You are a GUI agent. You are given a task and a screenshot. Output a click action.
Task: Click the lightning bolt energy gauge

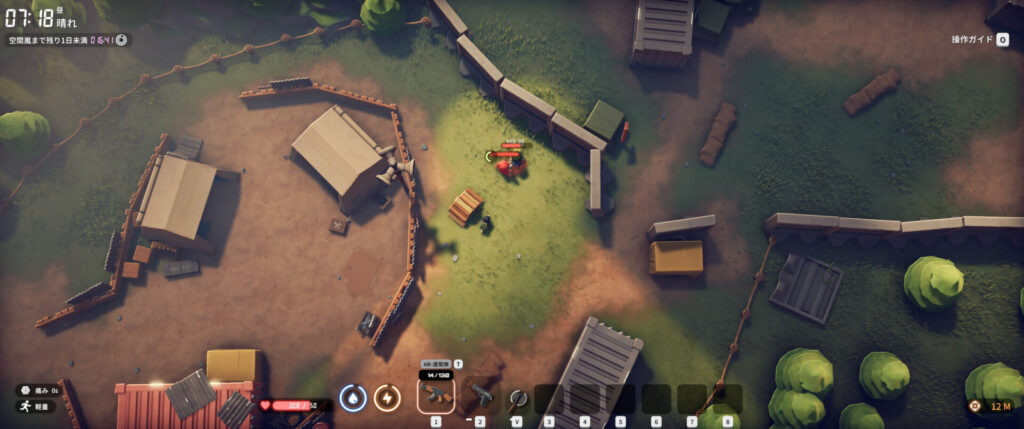[387, 398]
